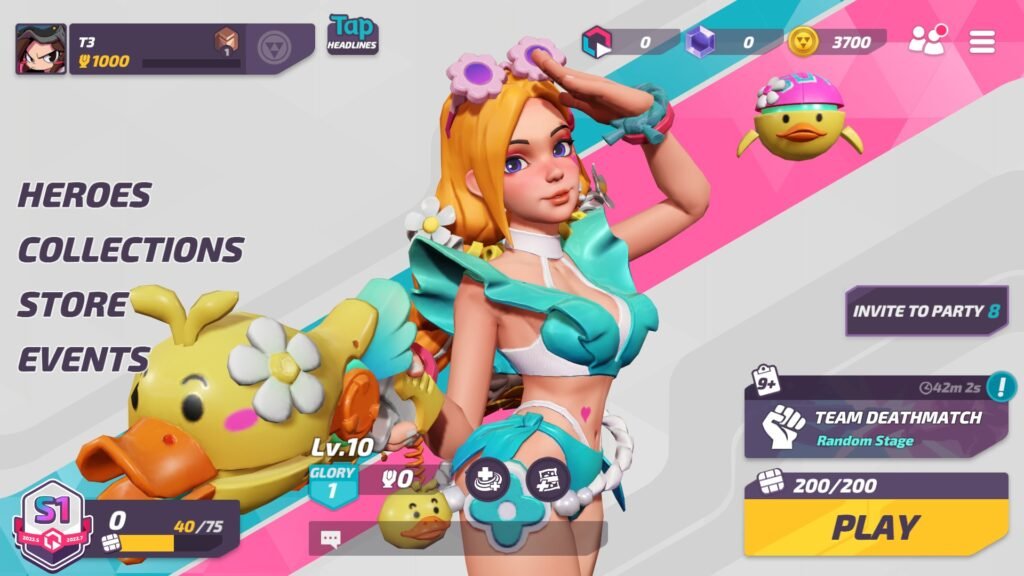Start a match with the Play button
Image resolution: width=1024 pixels, height=576 pixels.
[x=876, y=527]
